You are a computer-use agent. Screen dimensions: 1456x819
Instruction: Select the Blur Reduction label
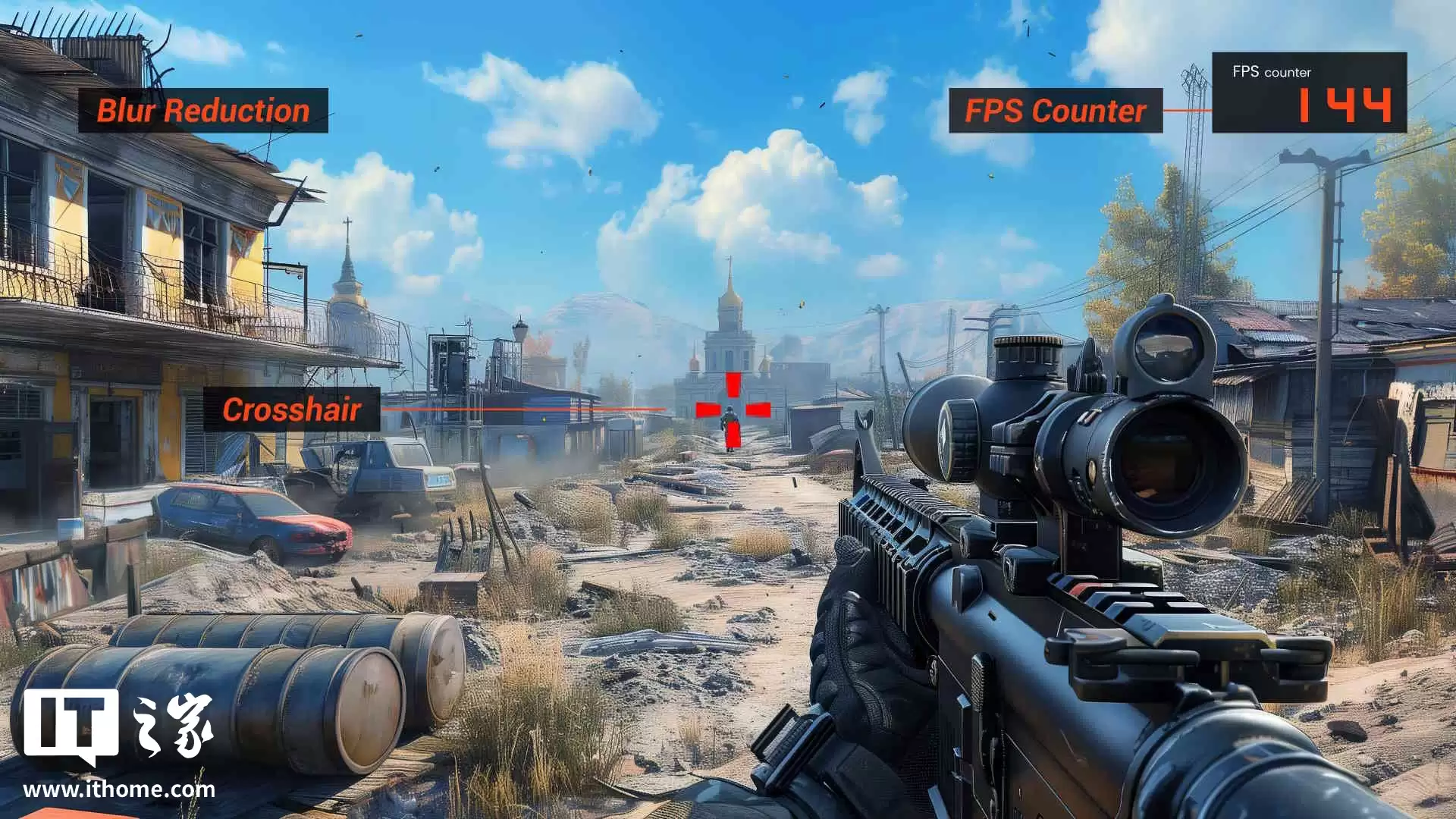(203, 111)
